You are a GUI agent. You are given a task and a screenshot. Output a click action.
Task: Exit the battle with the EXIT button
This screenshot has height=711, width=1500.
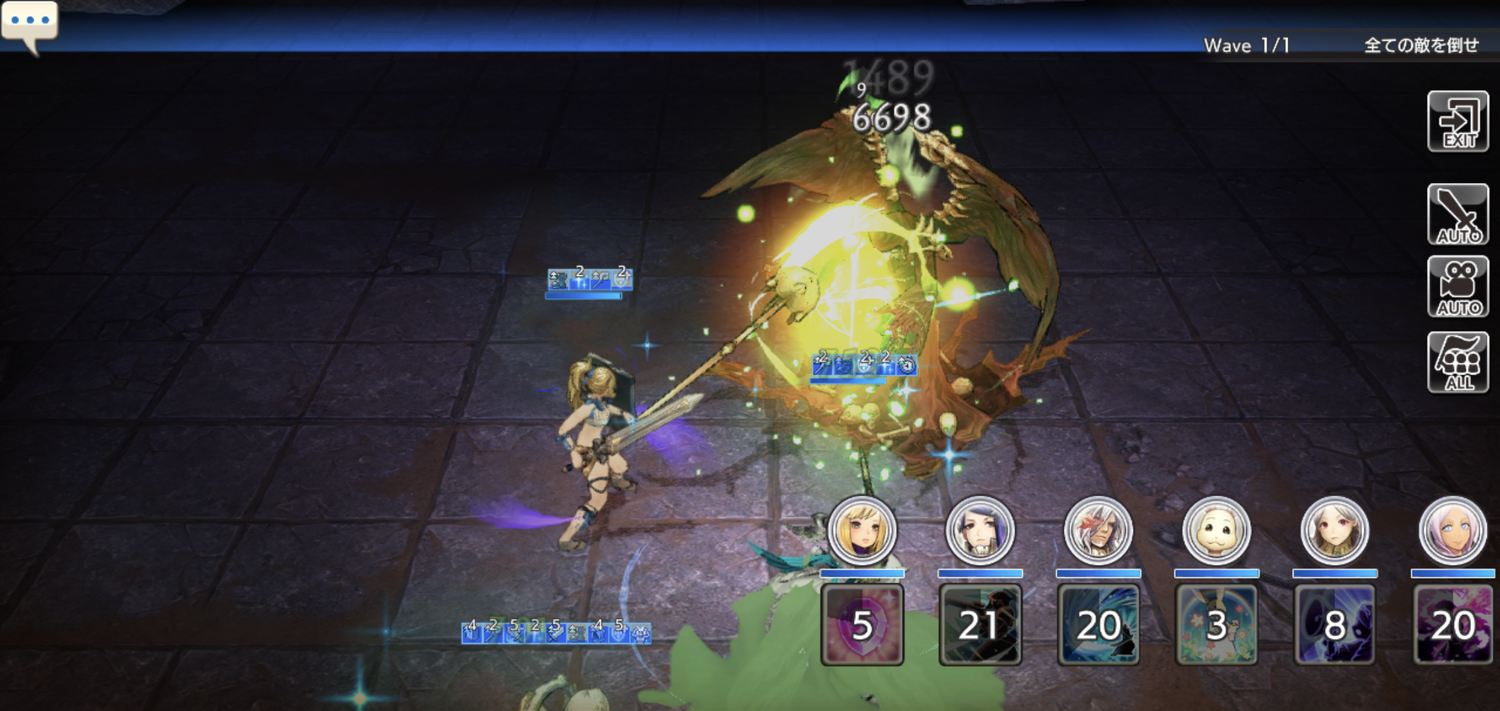tap(1458, 122)
